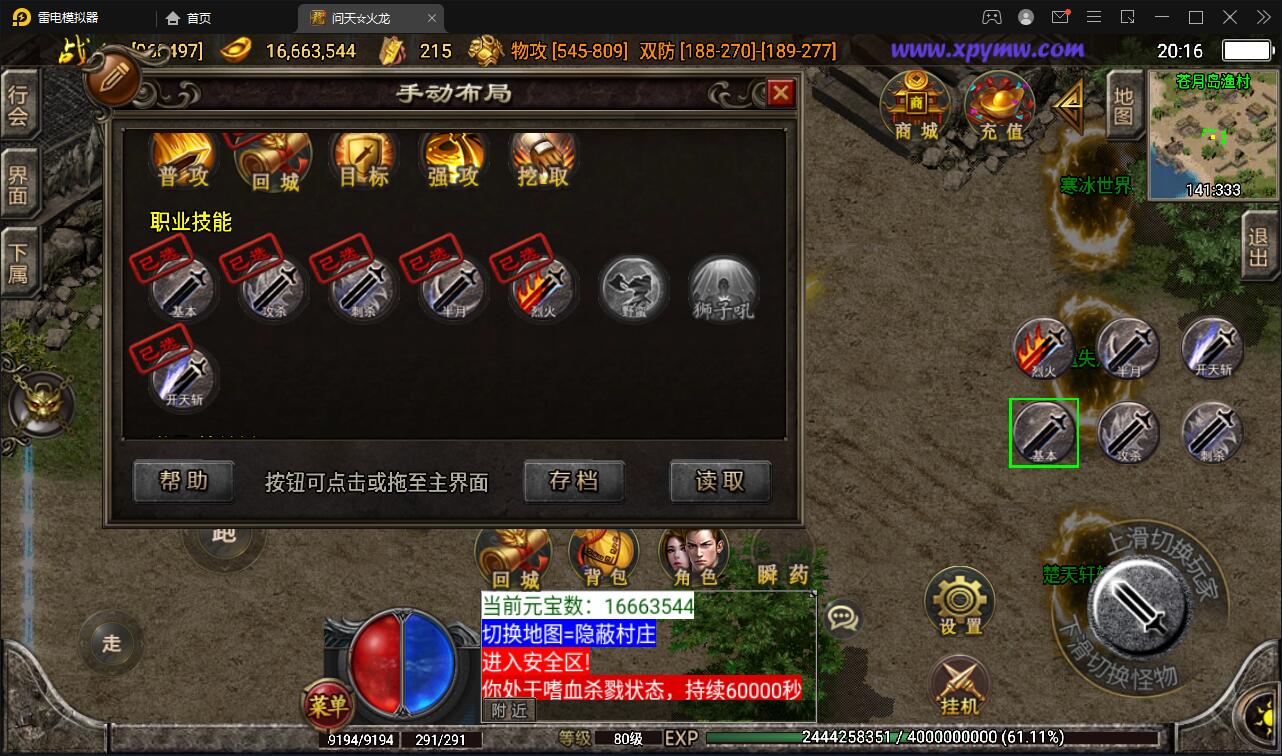Click the 挂机 auto-hunt icon

click(958, 688)
